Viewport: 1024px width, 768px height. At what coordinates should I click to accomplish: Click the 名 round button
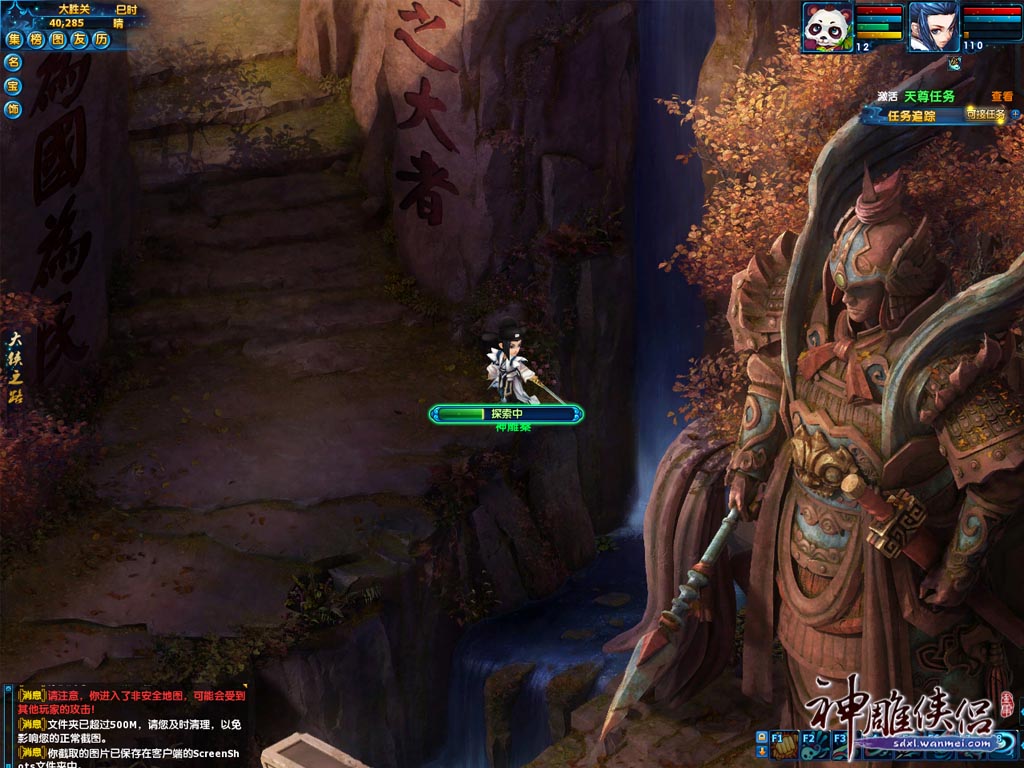tap(13, 62)
